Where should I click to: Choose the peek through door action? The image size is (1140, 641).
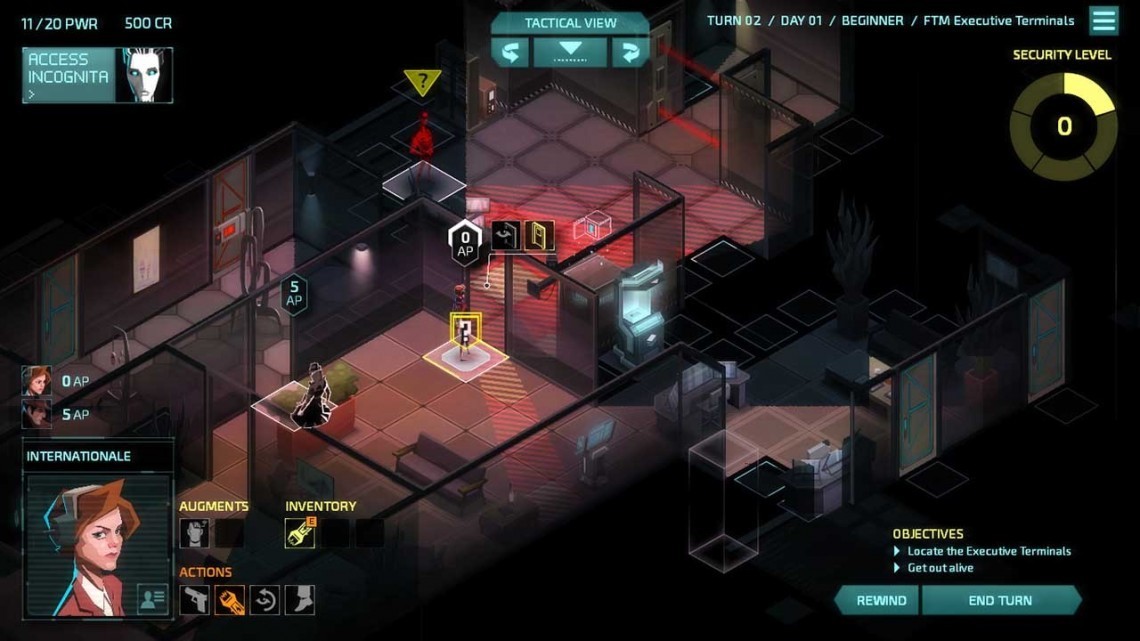[505, 236]
